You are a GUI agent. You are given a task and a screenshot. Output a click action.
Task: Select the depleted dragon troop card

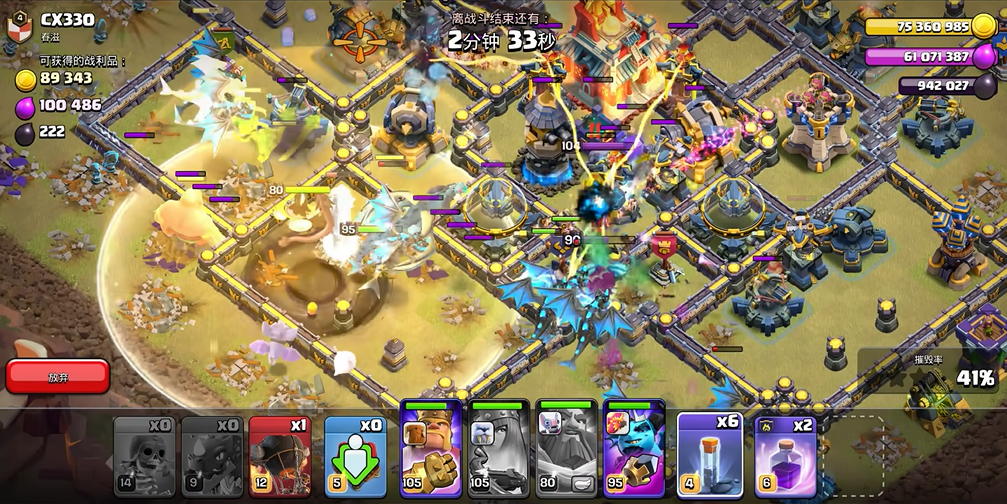click(x=212, y=456)
